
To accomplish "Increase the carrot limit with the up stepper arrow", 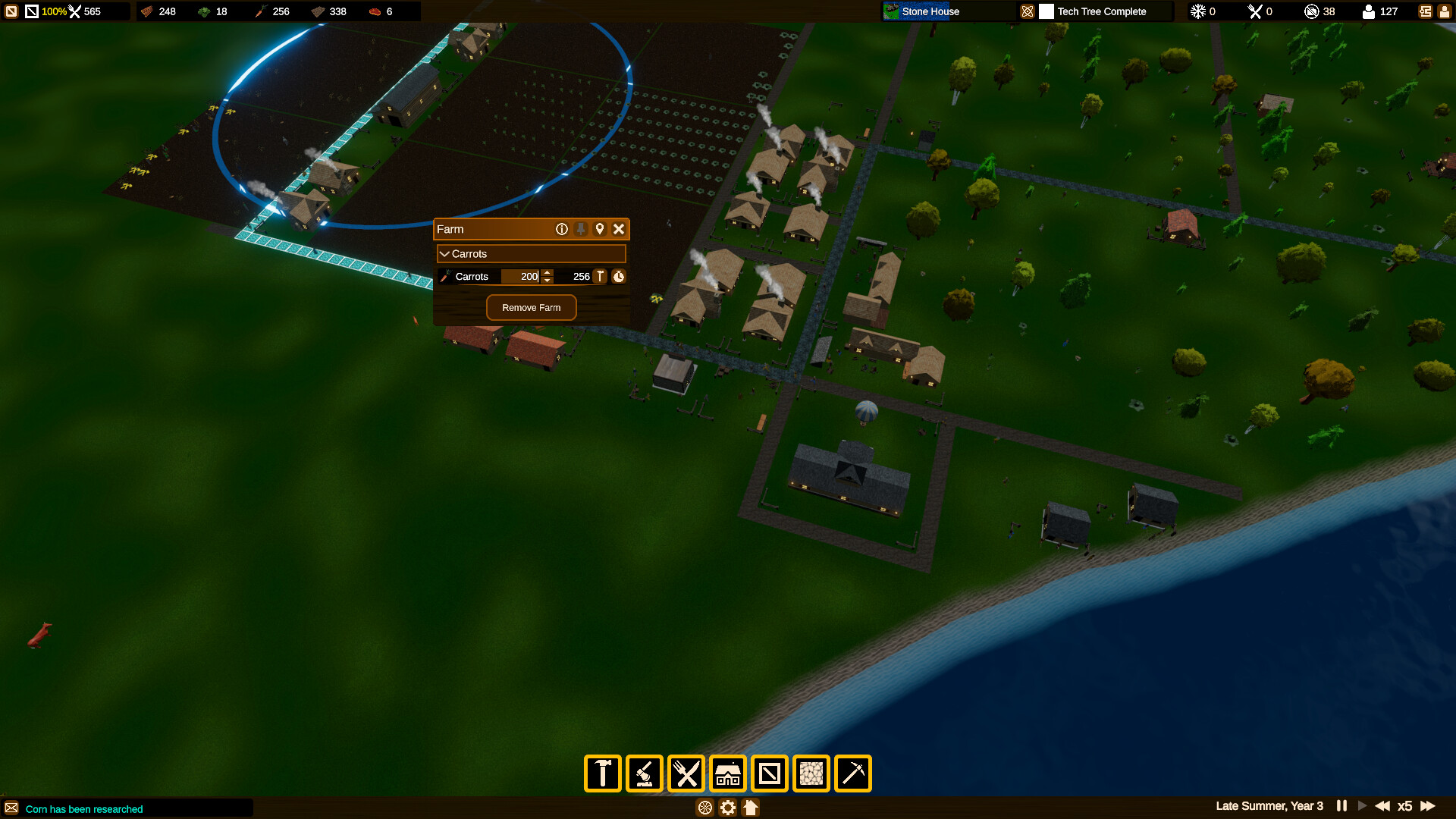I will 546,272.
